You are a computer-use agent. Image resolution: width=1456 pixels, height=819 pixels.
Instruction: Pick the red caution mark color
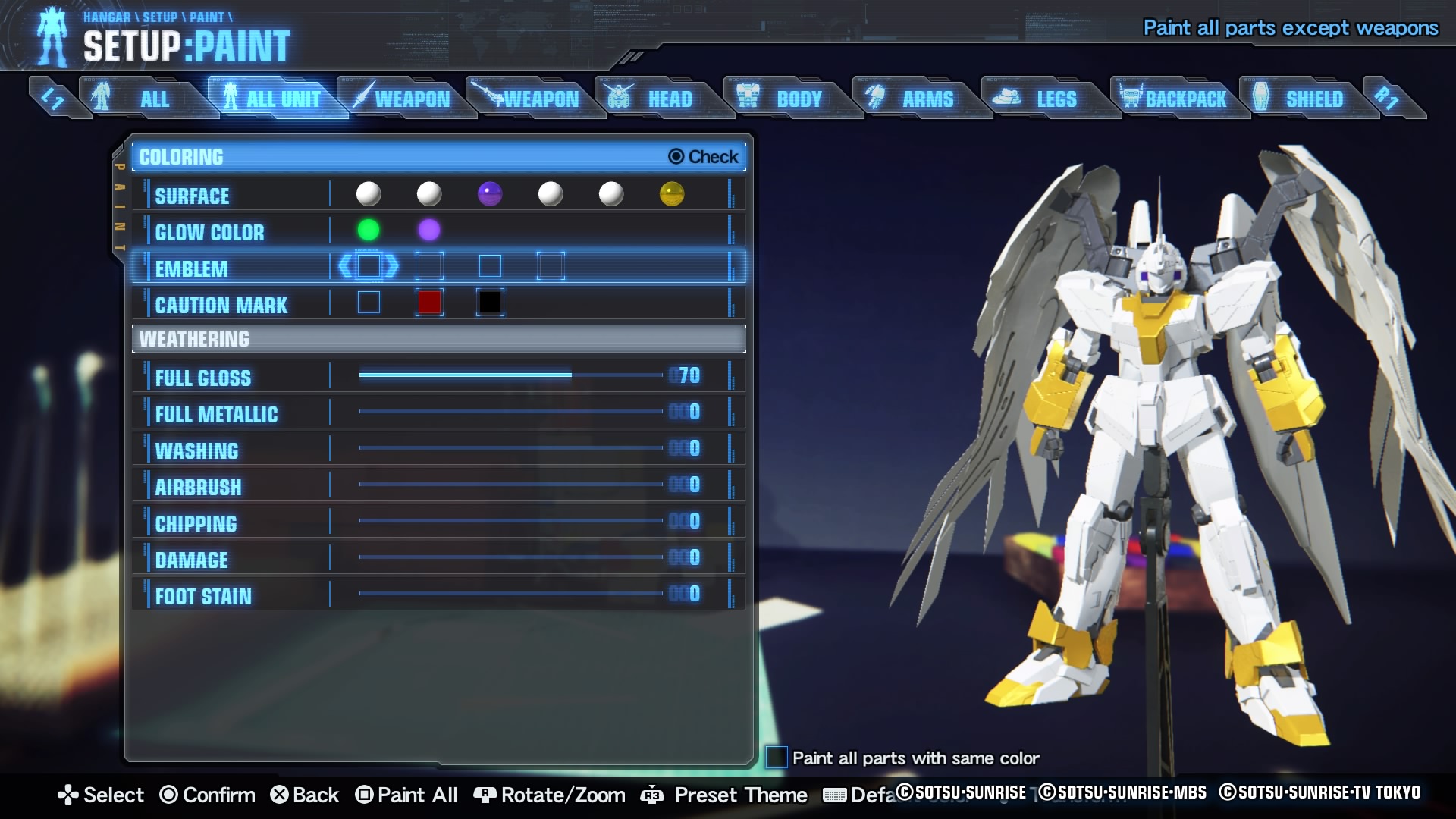[429, 303]
